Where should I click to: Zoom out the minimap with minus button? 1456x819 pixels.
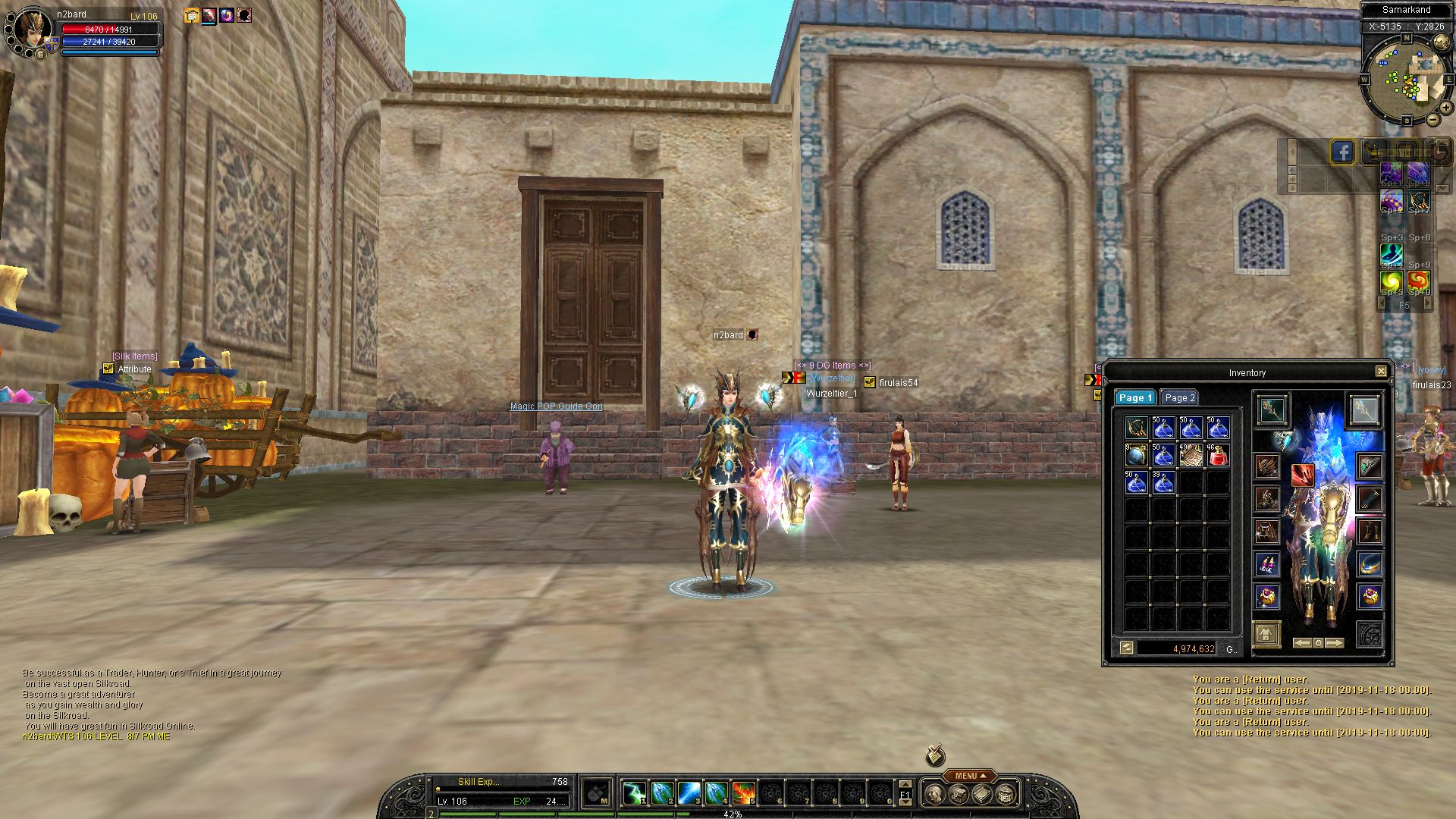tap(1432, 120)
